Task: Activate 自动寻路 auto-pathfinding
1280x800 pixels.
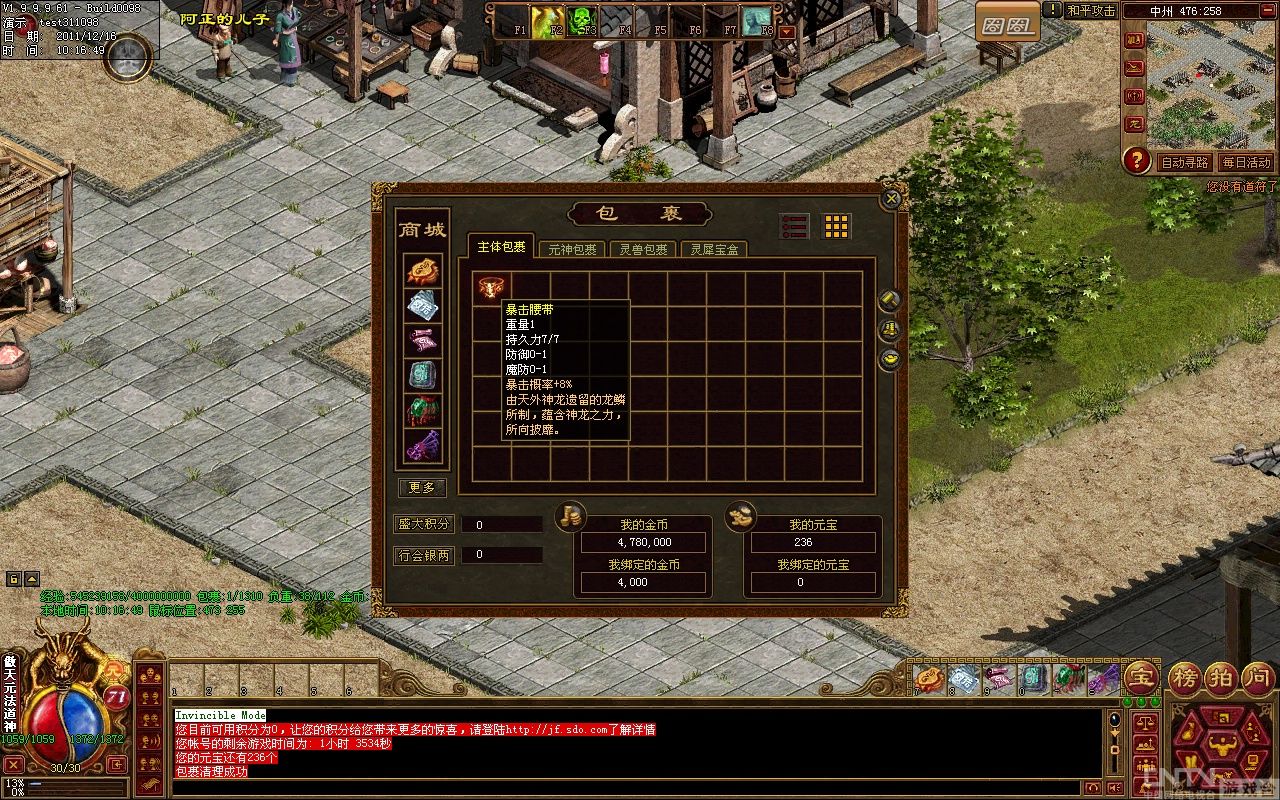Action: click(x=1183, y=162)
